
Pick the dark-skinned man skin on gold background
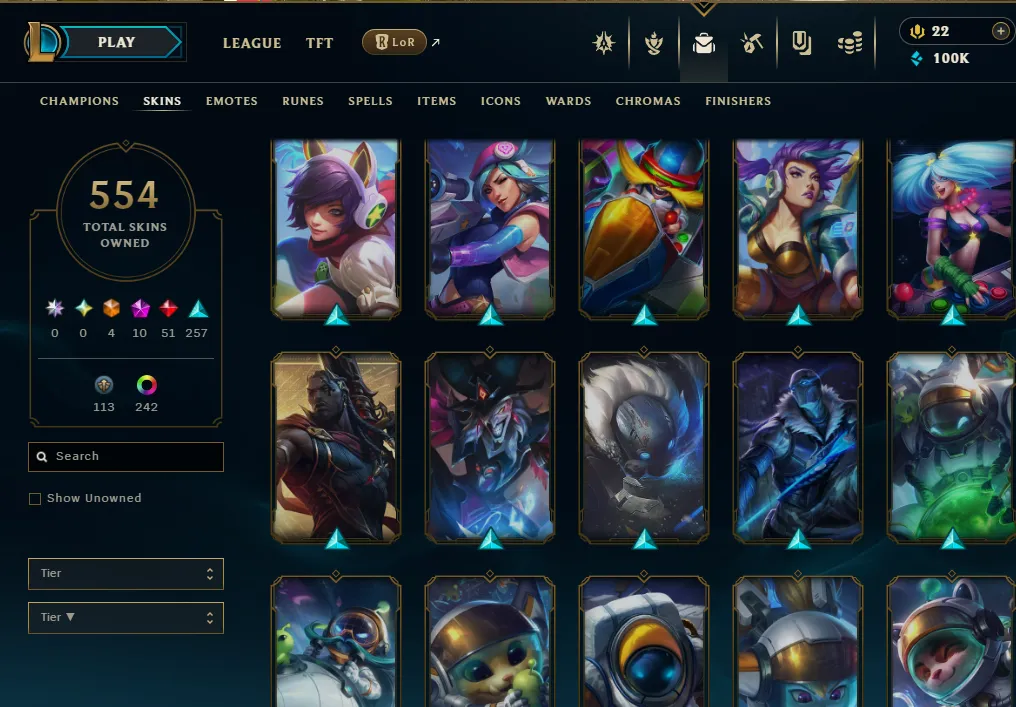335,448
